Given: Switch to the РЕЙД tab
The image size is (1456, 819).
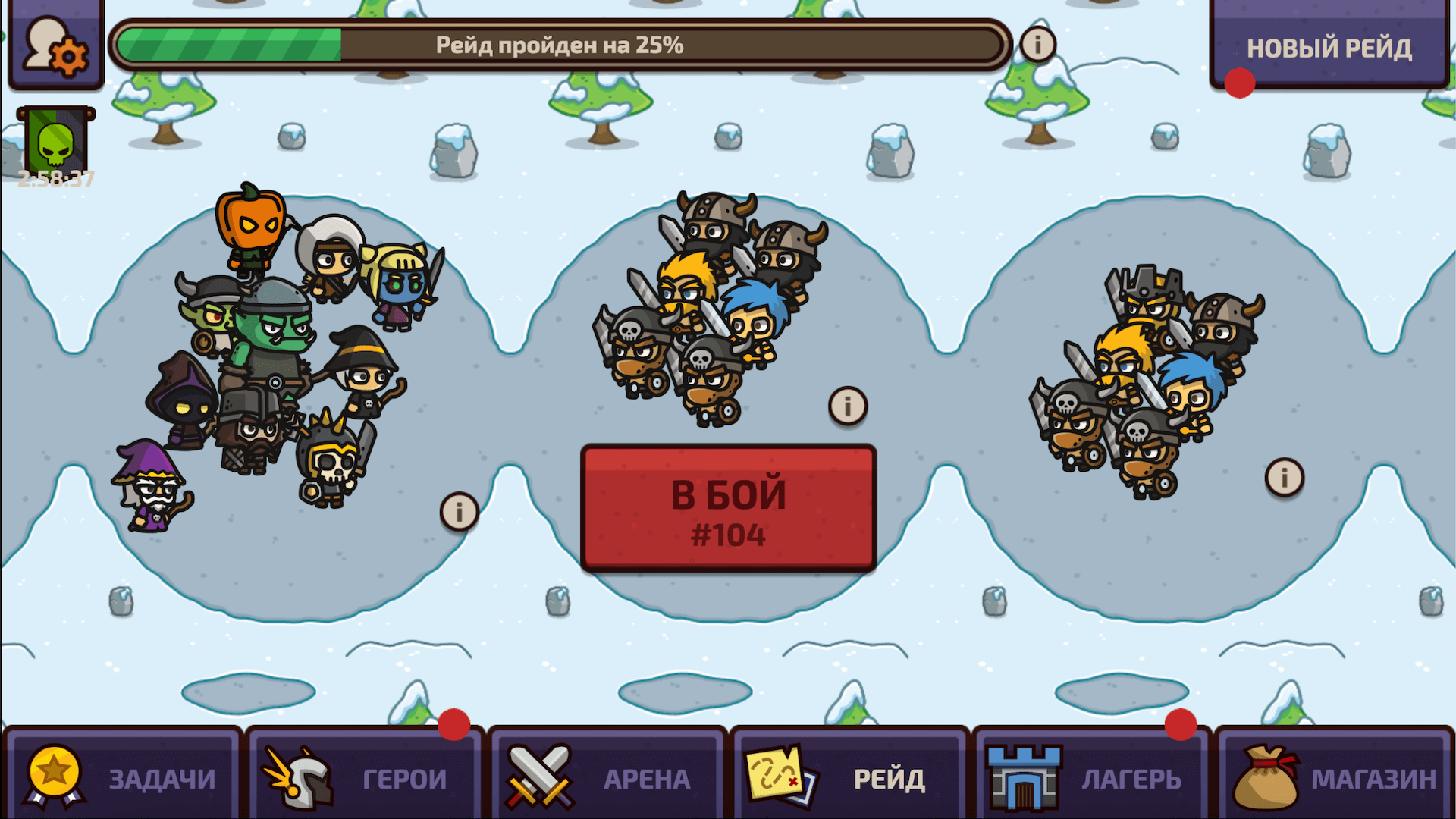Looking at the screenshot, I should click(x=849, y=777).
